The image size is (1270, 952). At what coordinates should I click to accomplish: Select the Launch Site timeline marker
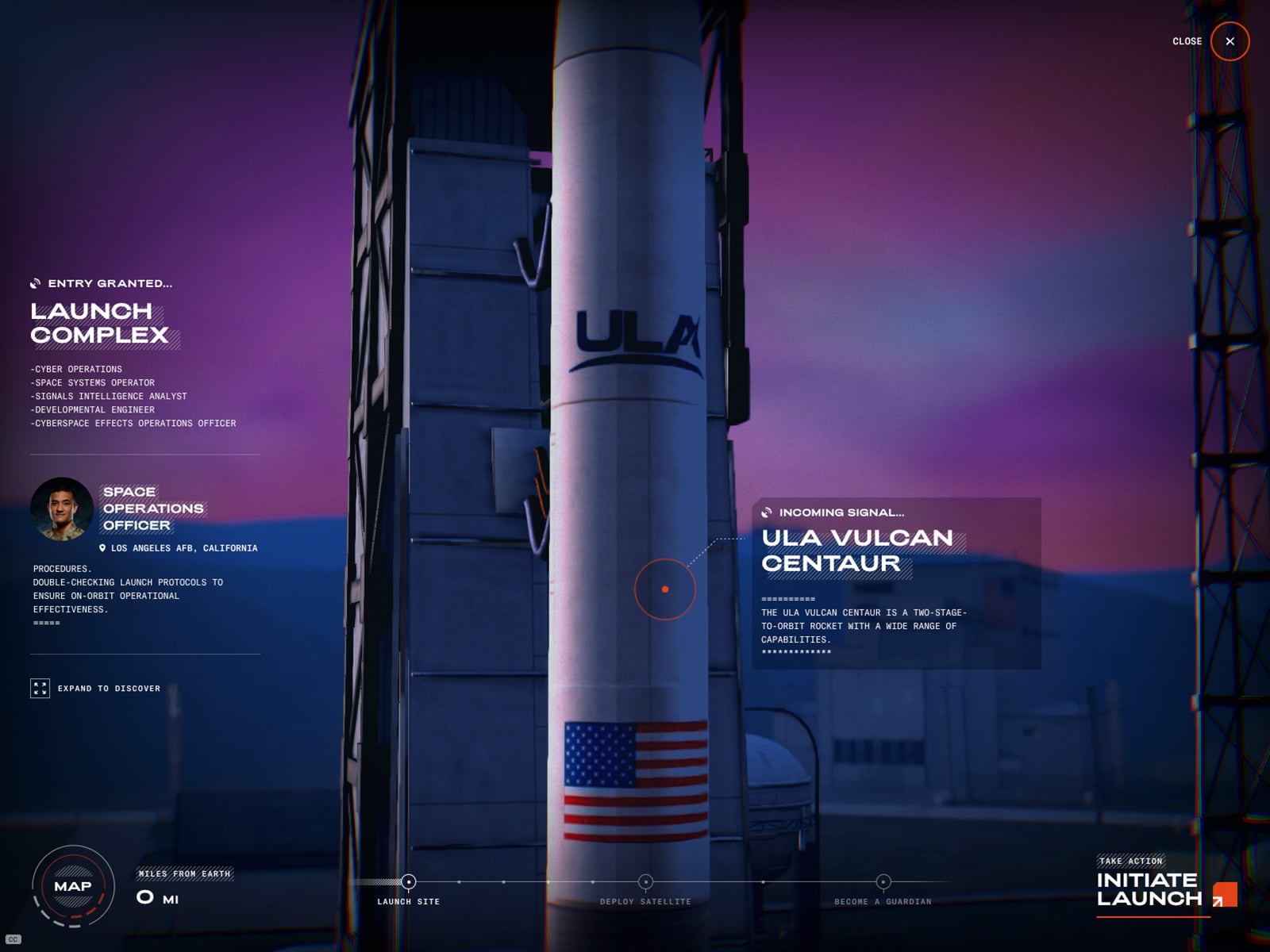coord(410,881)
